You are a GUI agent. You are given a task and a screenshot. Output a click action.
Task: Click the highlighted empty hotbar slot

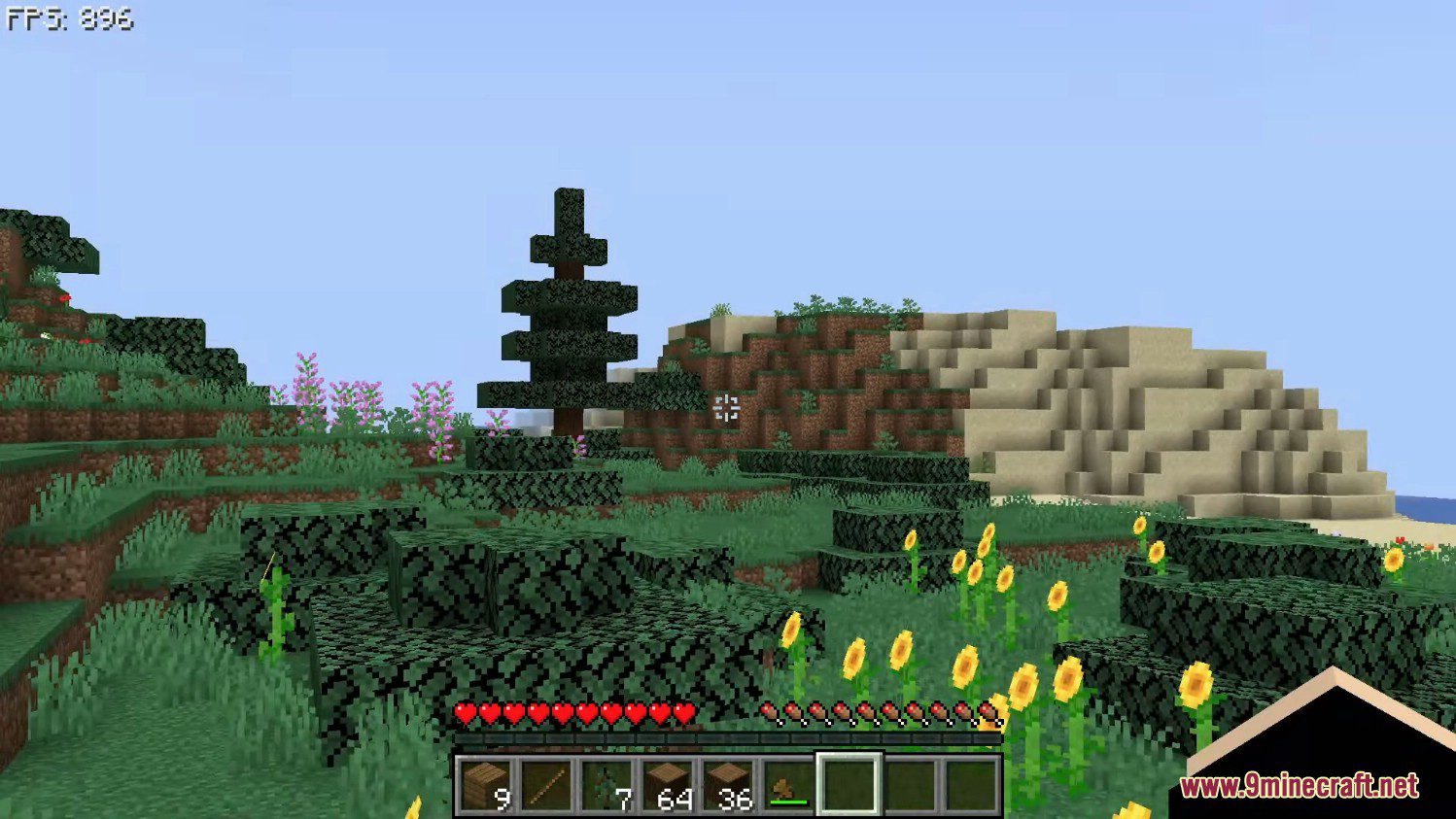point(849,785)
